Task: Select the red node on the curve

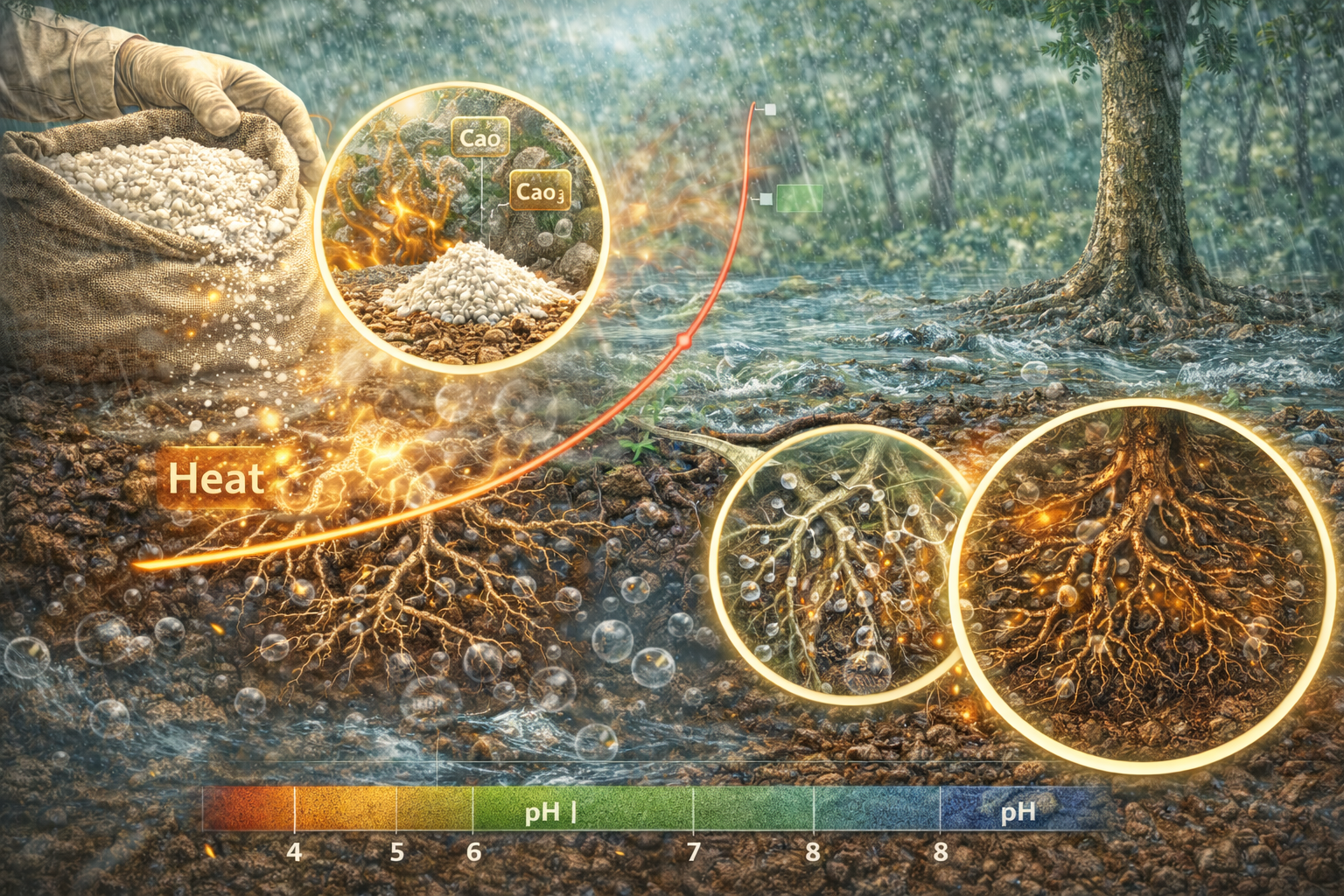Action: (682, 339)
